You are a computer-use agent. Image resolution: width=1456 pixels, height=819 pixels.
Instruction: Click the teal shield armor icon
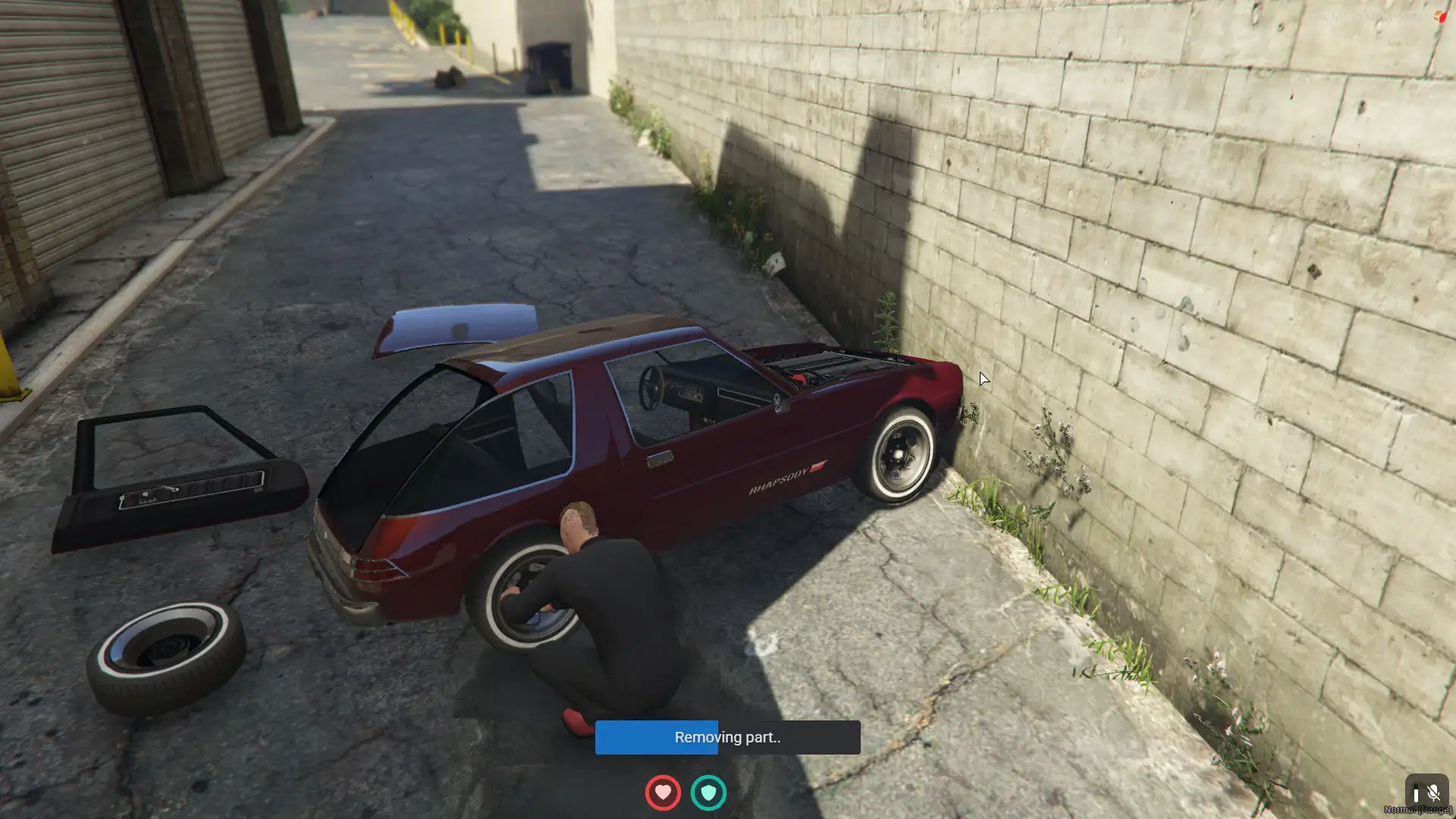pos(708,792)
